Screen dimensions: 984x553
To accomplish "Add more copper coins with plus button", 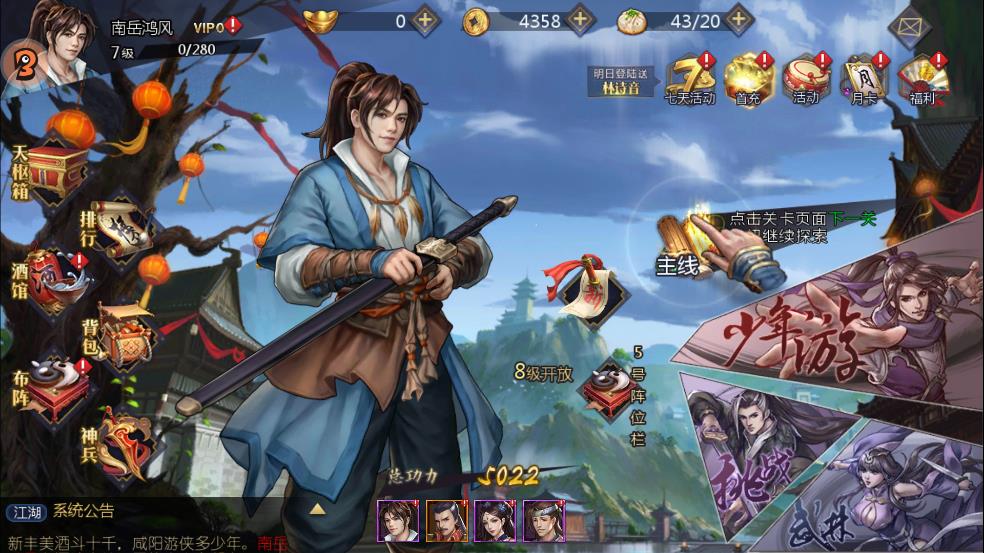I will point(580,20).
